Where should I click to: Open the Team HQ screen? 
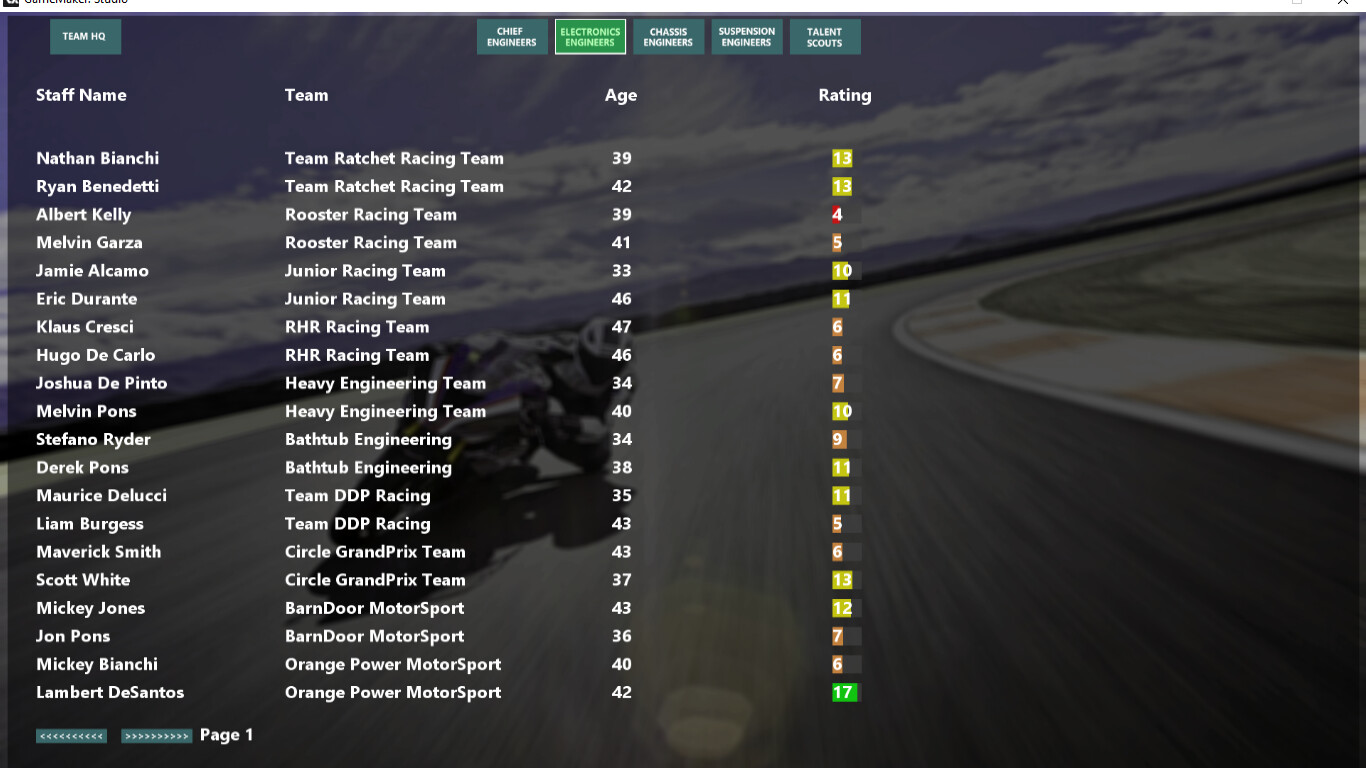click(85, 36)
